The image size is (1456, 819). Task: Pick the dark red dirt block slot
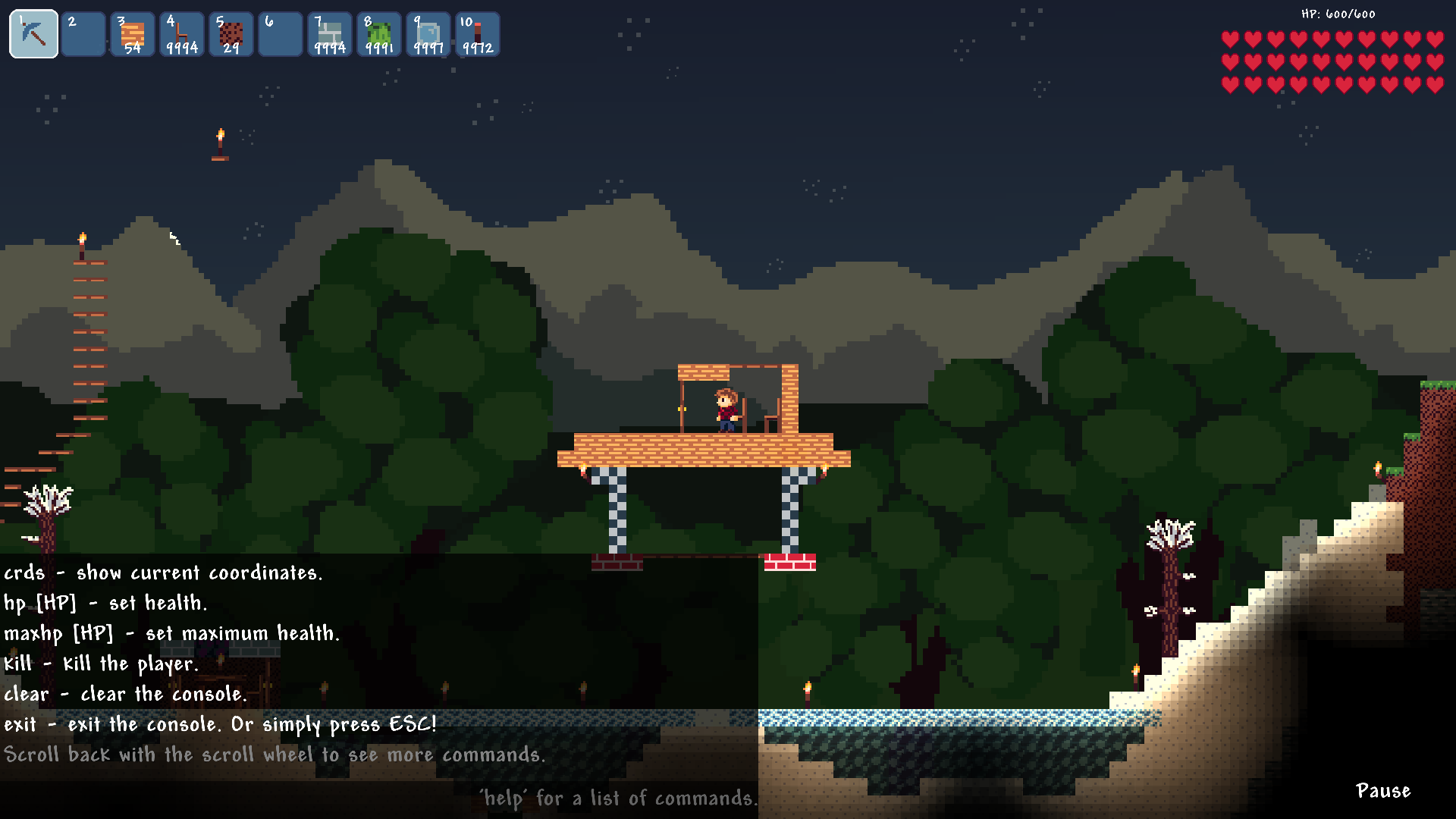(231, 34)
